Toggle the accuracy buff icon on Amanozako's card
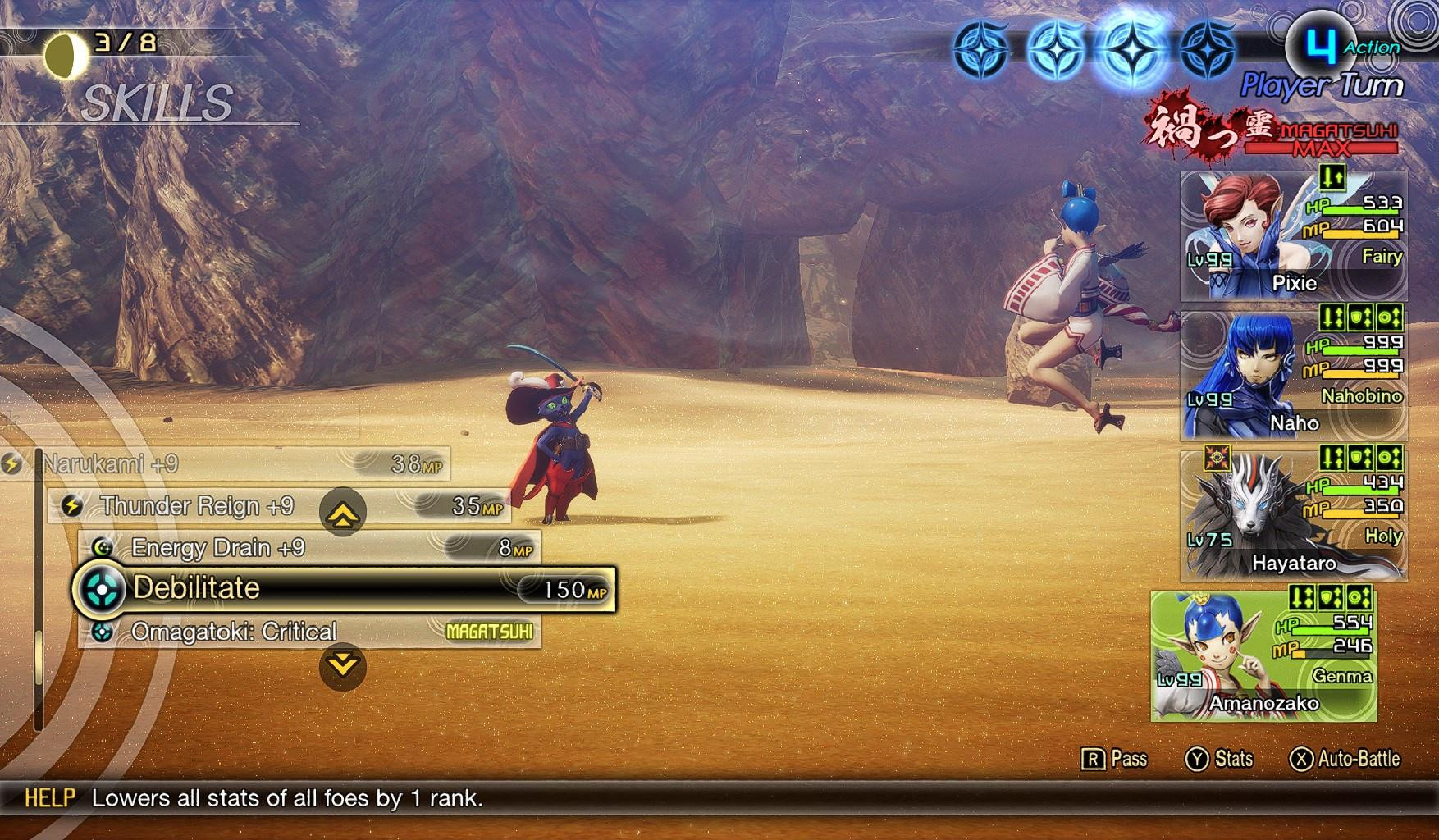The image size is (1439, 840). (x=1358, y=597)
